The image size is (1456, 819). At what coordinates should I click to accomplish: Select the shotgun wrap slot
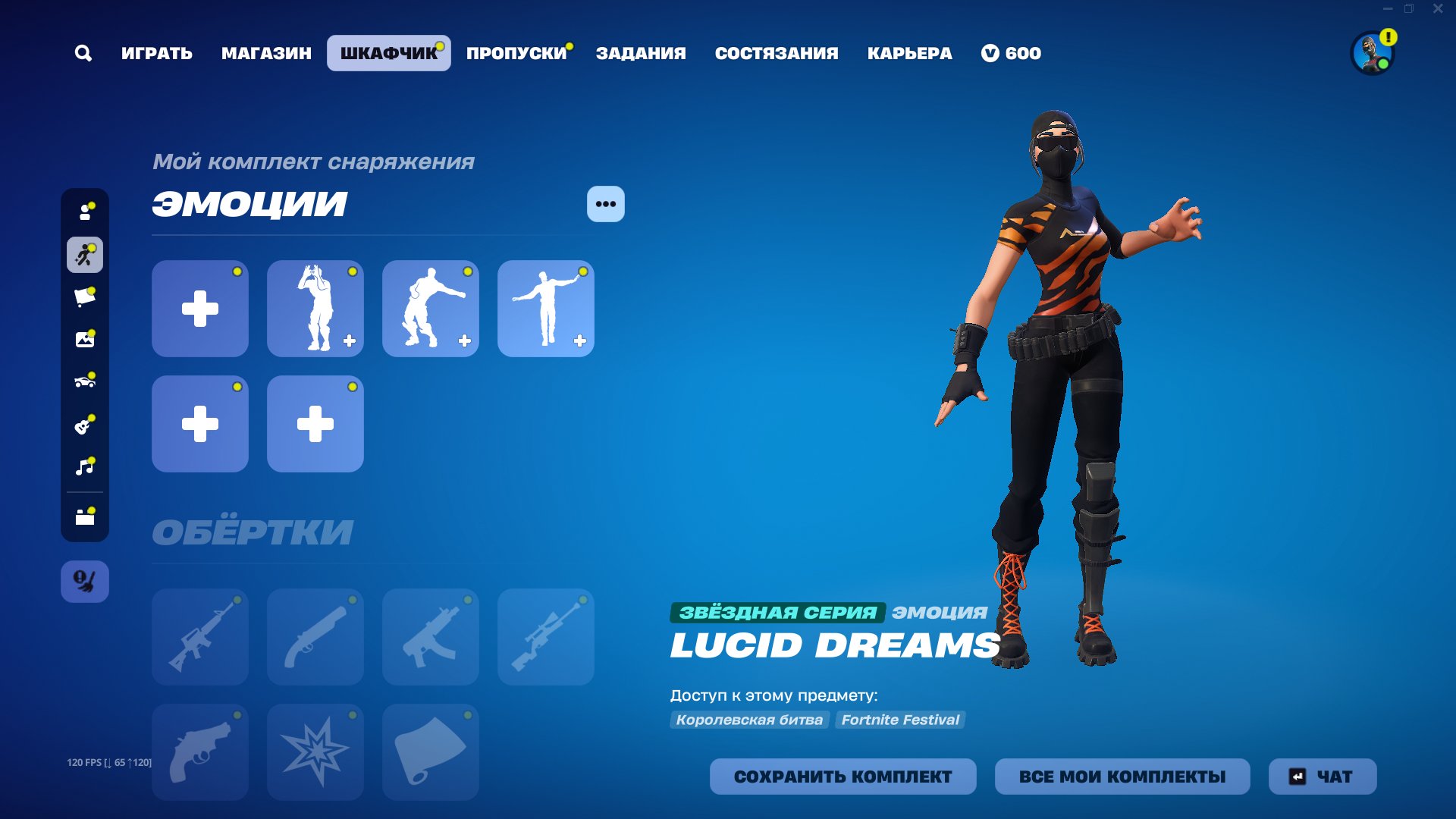pos(315,637)
